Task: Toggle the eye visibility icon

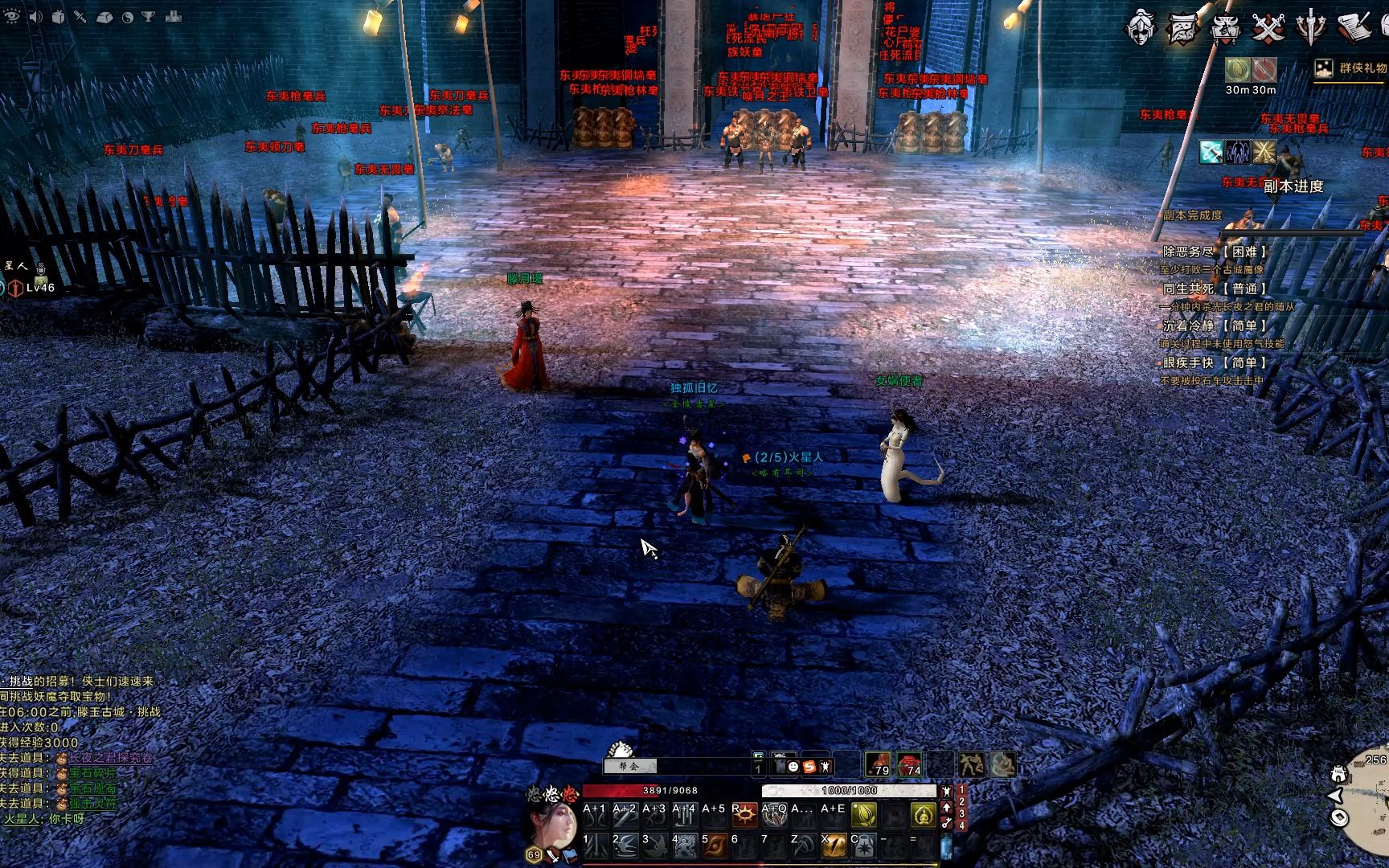Action: tap(11, 16)
